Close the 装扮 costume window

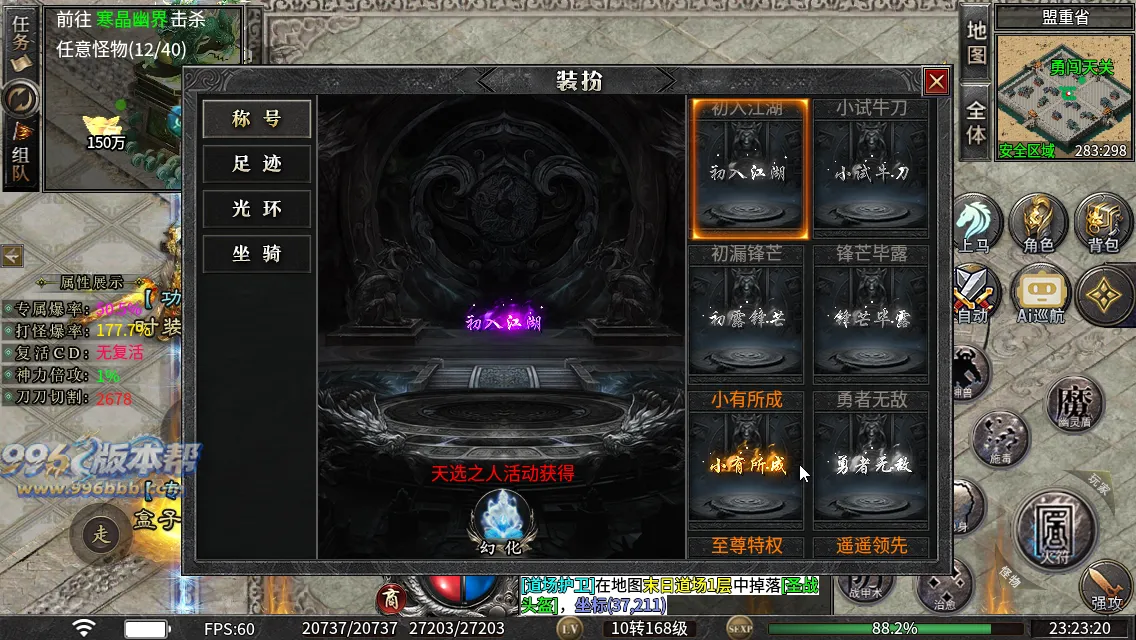point(936,82)
